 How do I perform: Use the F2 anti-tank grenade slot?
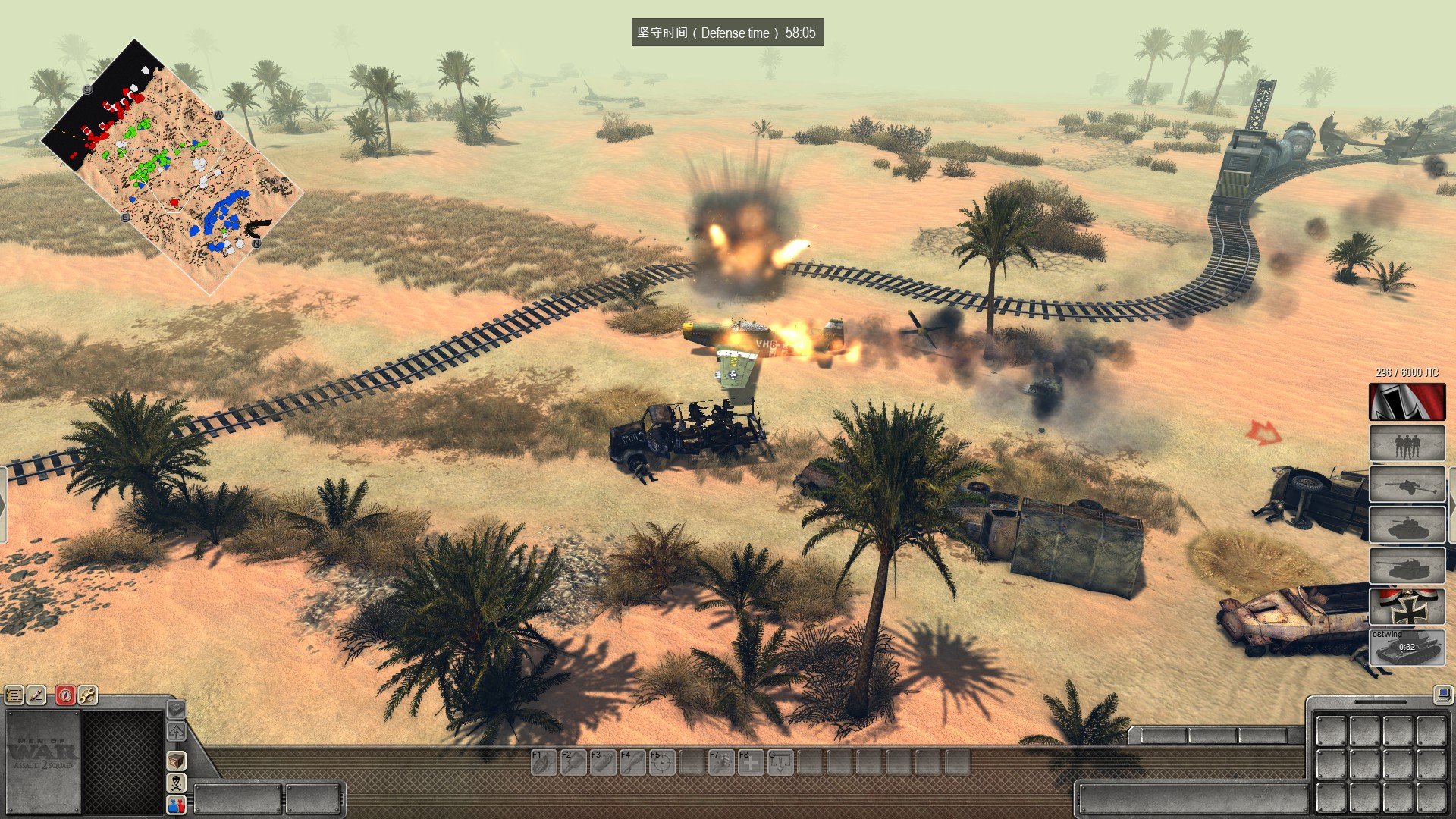point(573,762)
